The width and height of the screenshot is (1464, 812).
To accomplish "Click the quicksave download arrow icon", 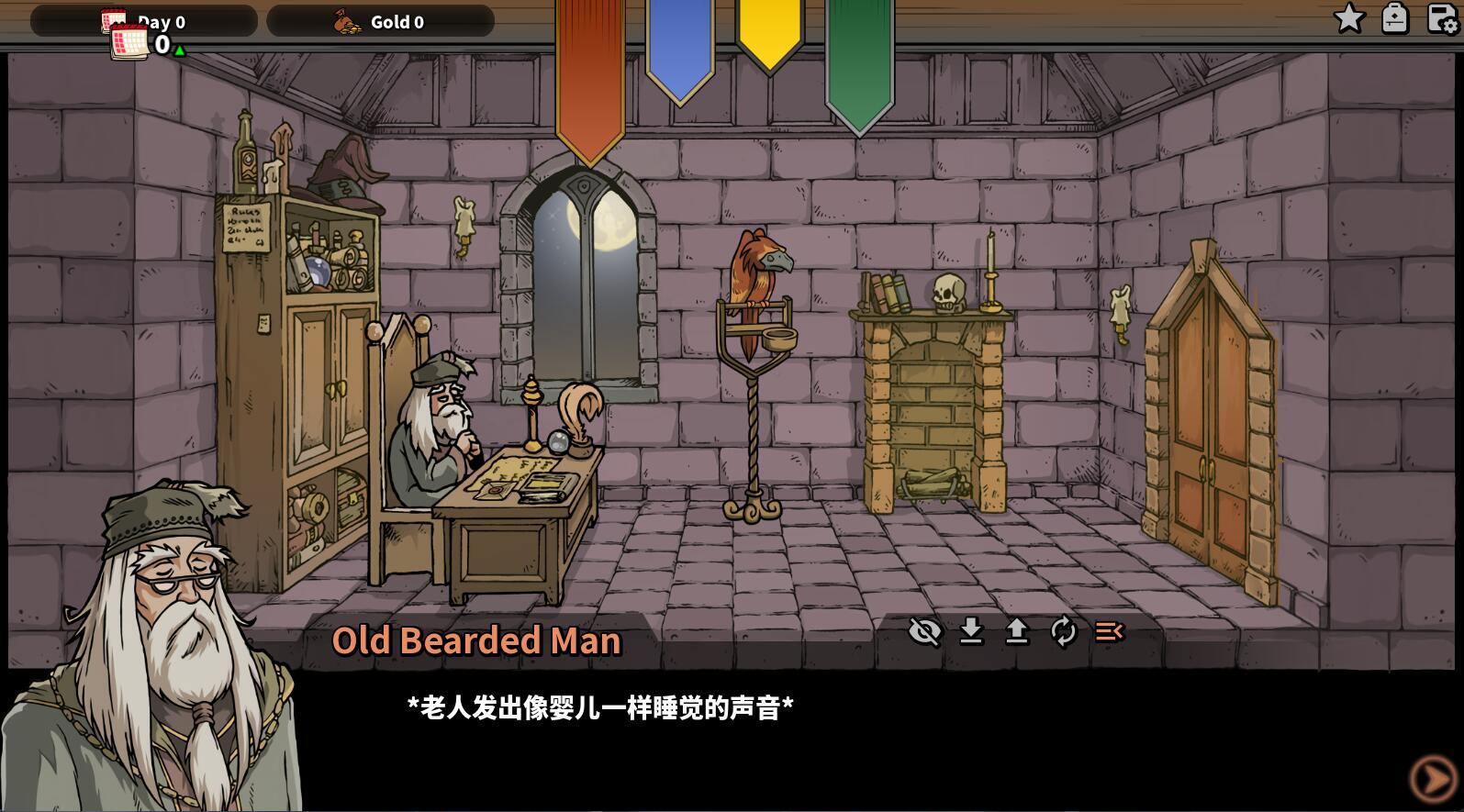I will click(x=971, y=631).
